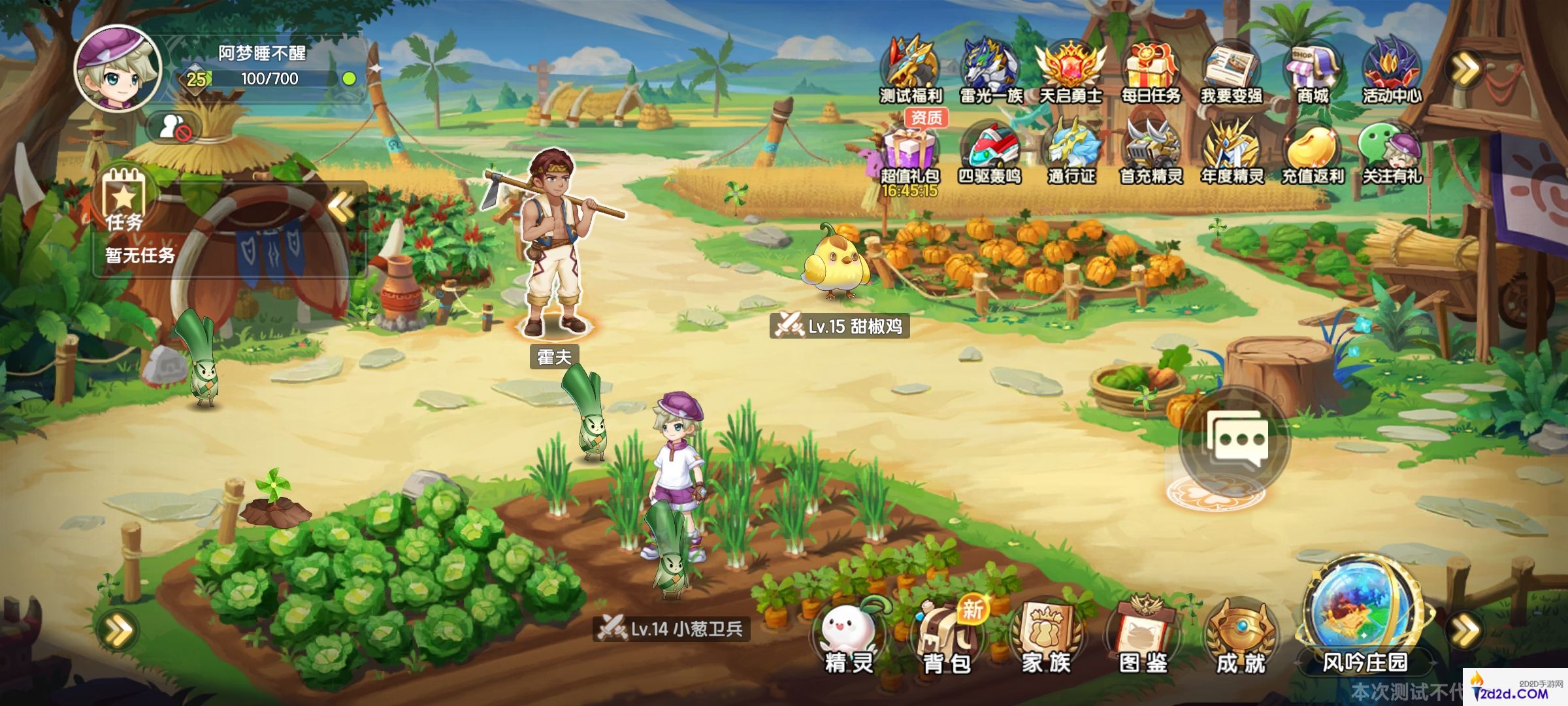Open the 通行证 battle pass

[1071, 152]
